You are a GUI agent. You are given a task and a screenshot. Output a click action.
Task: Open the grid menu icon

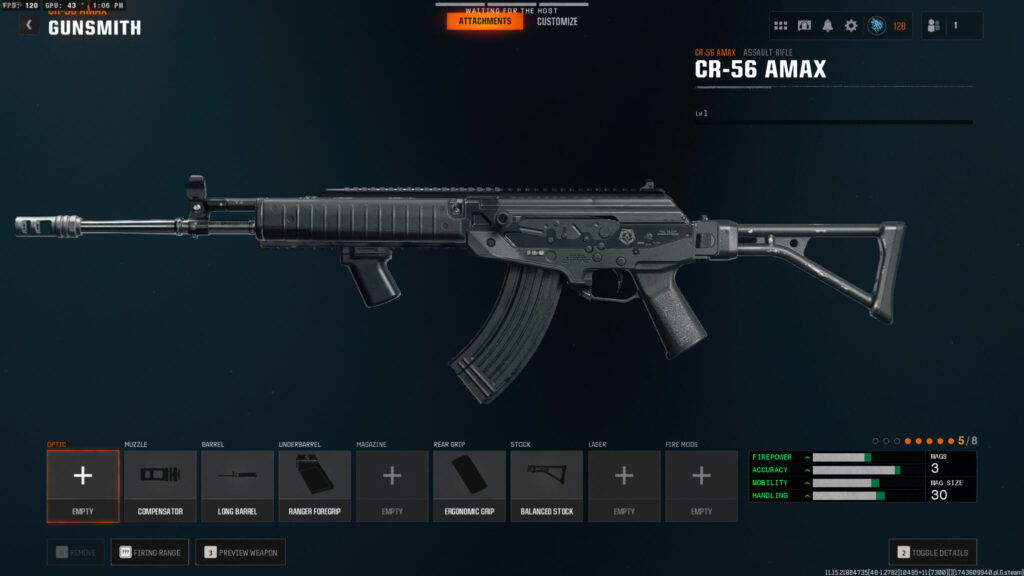[781, 26]
